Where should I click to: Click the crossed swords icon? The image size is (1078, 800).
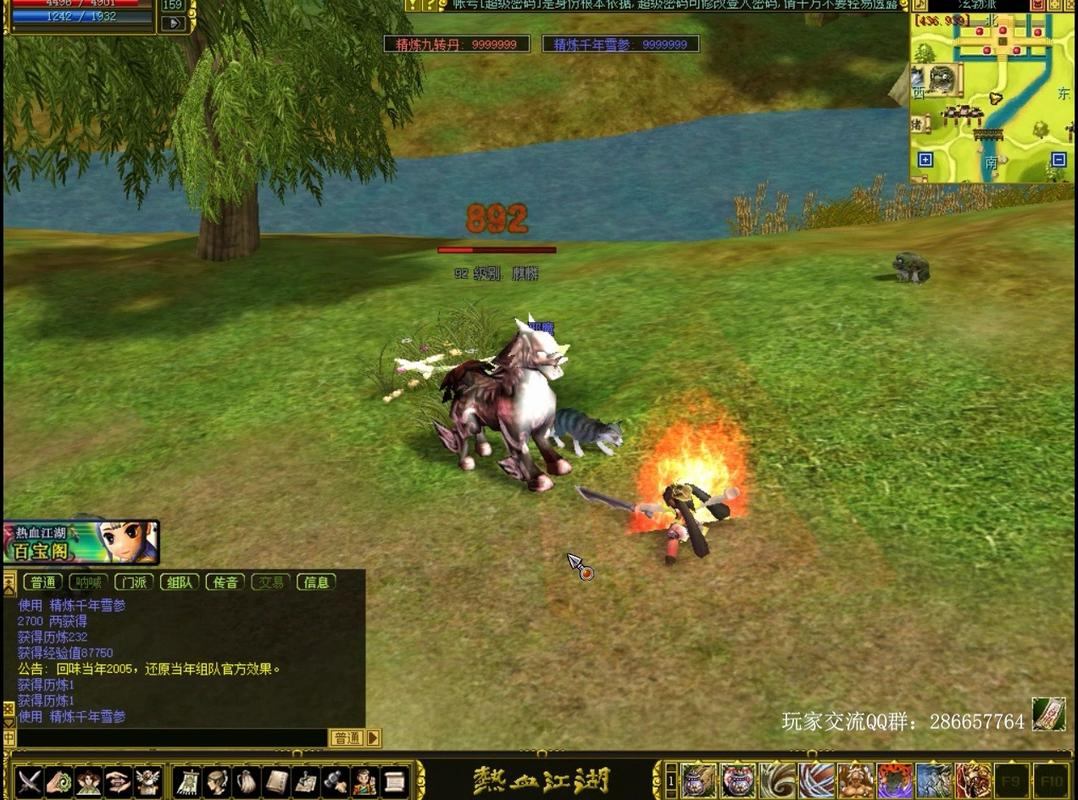pos(29,779)
